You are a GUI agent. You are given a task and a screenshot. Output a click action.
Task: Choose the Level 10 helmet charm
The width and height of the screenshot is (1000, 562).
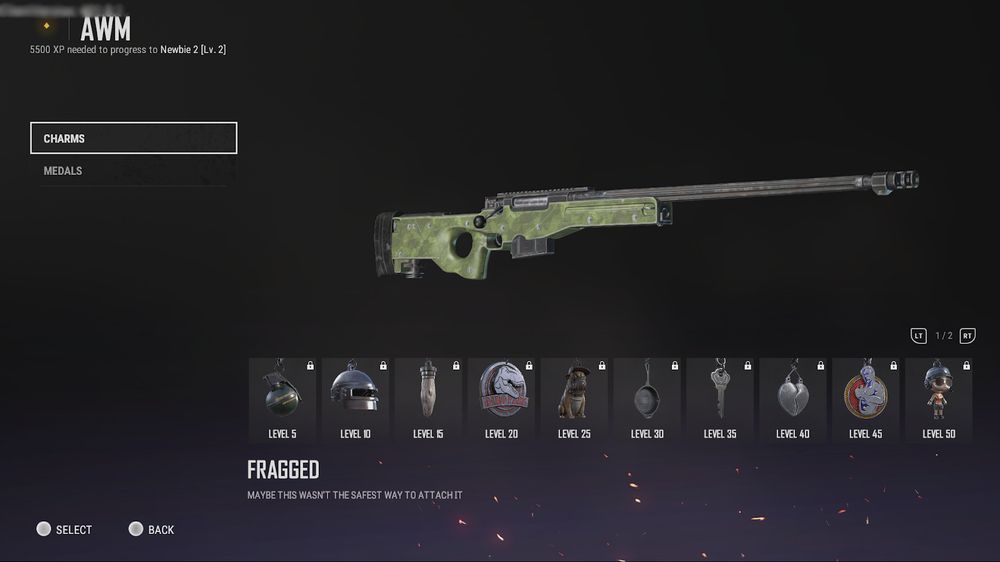355,399
